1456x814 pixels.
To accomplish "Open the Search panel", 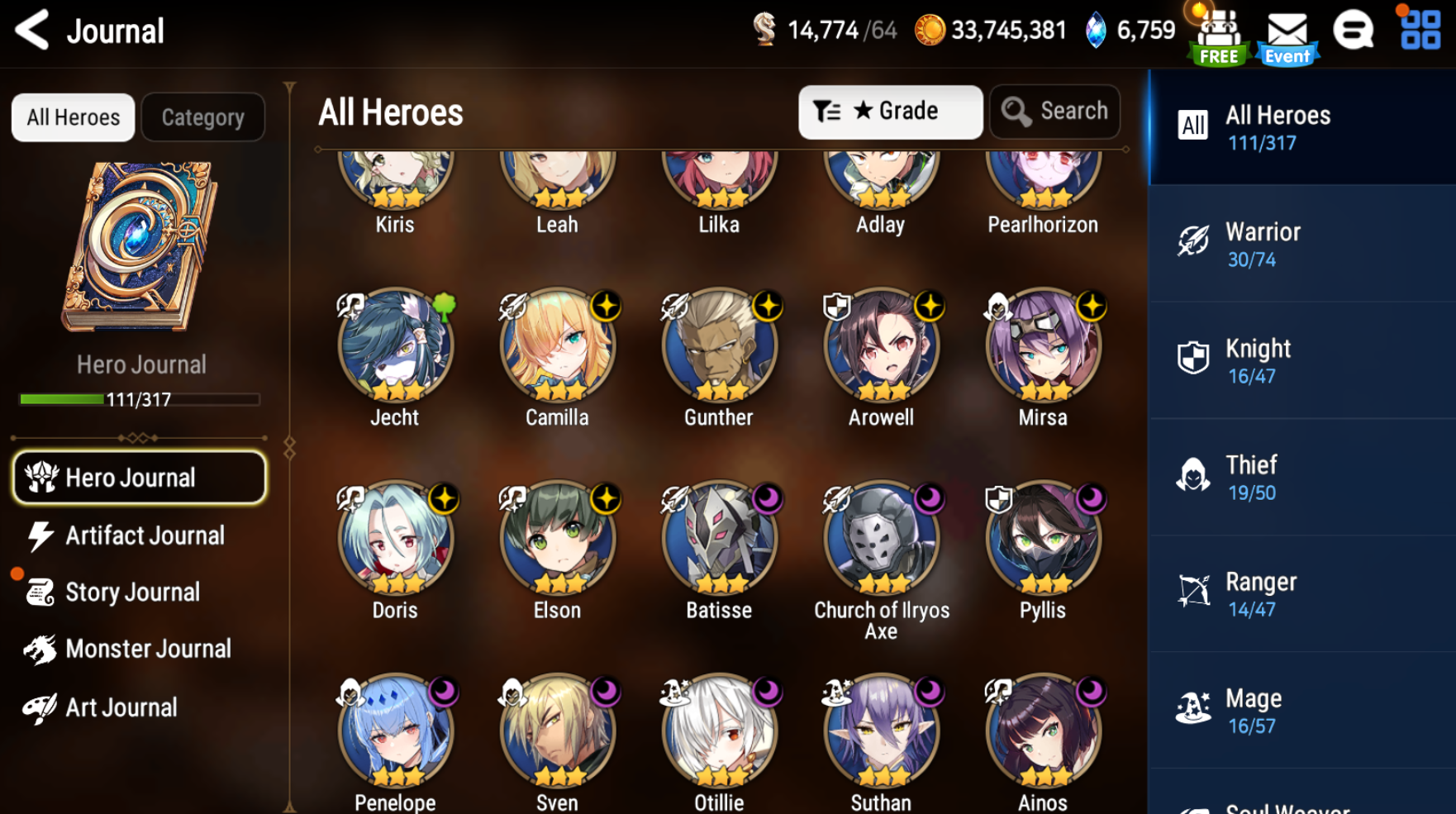I will (x=1055, y=112).
